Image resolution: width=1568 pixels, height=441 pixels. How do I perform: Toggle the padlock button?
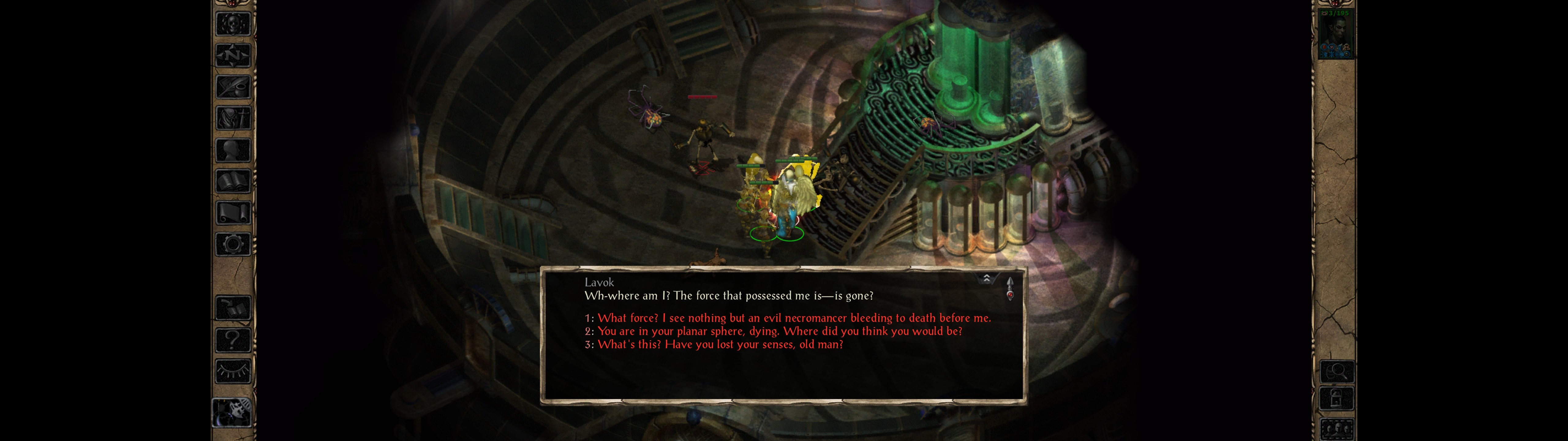pyautogui.click(x=1336, y=400)
